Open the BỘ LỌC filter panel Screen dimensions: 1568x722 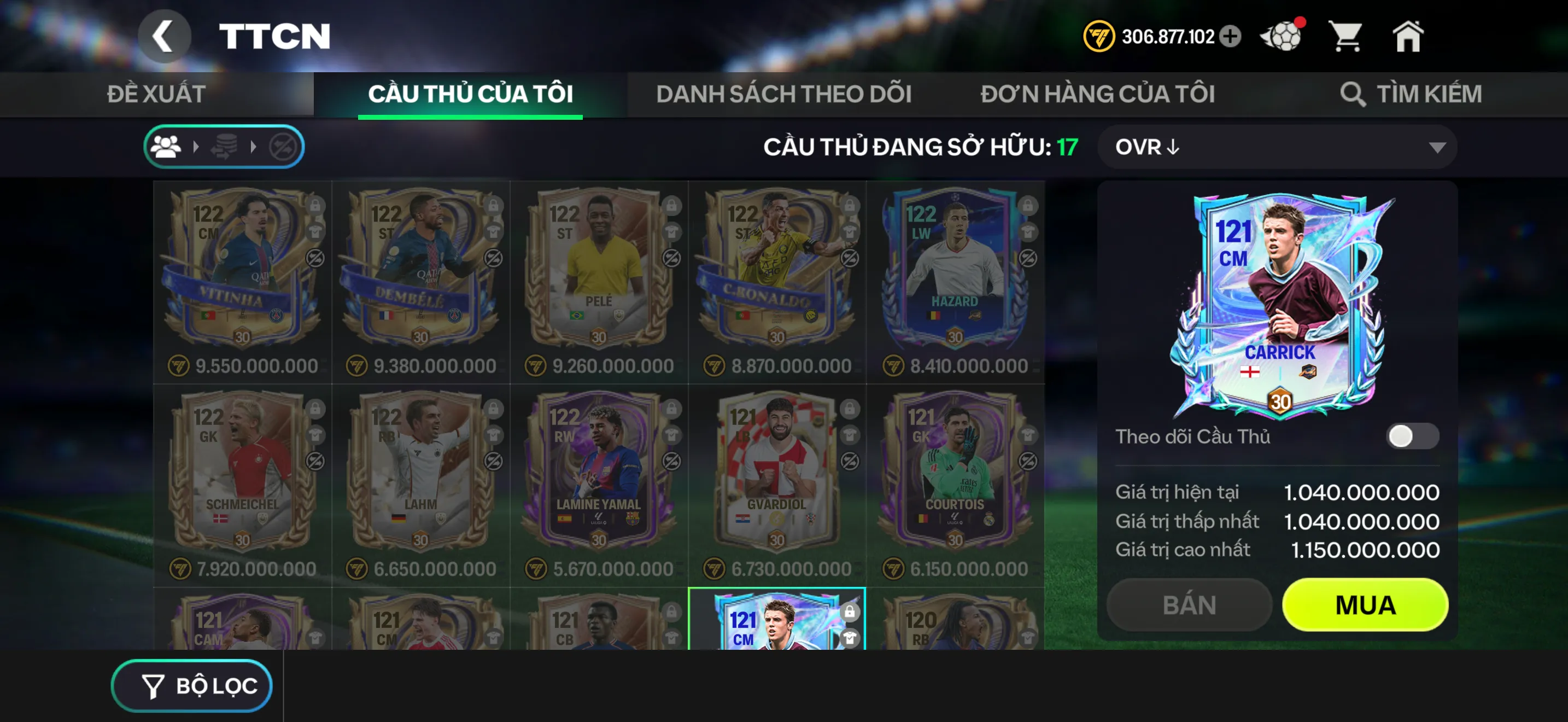click(x=192, y=685)
